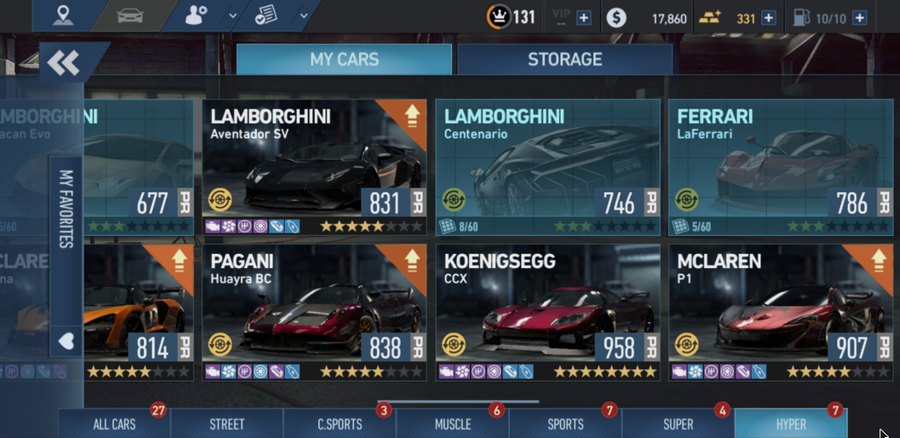The height and width of the screenshot is (438, 900).
Task: Go back with the double-arrow button
Action: [x=63, y=63]
